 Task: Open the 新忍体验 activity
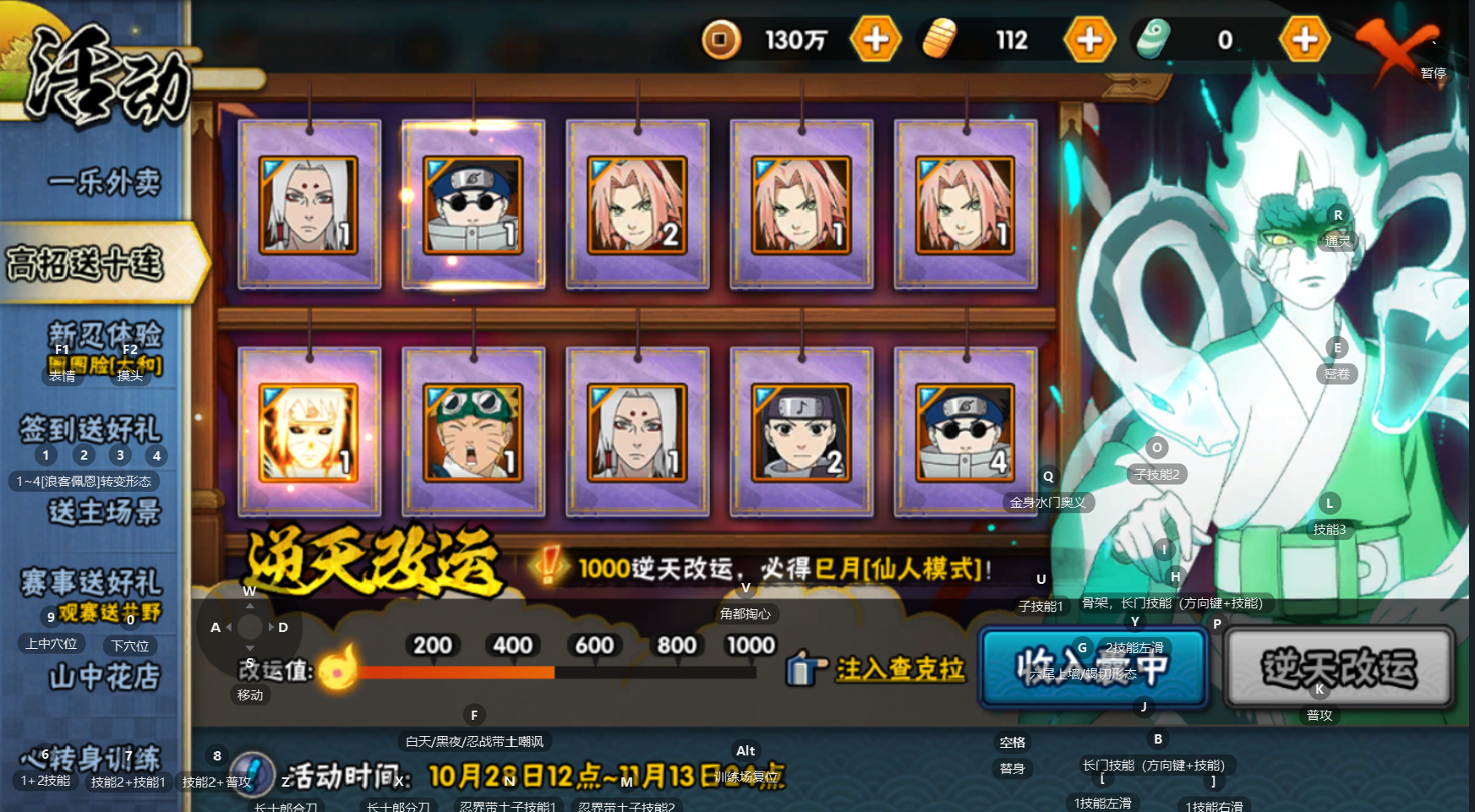(x=104, y=335)
